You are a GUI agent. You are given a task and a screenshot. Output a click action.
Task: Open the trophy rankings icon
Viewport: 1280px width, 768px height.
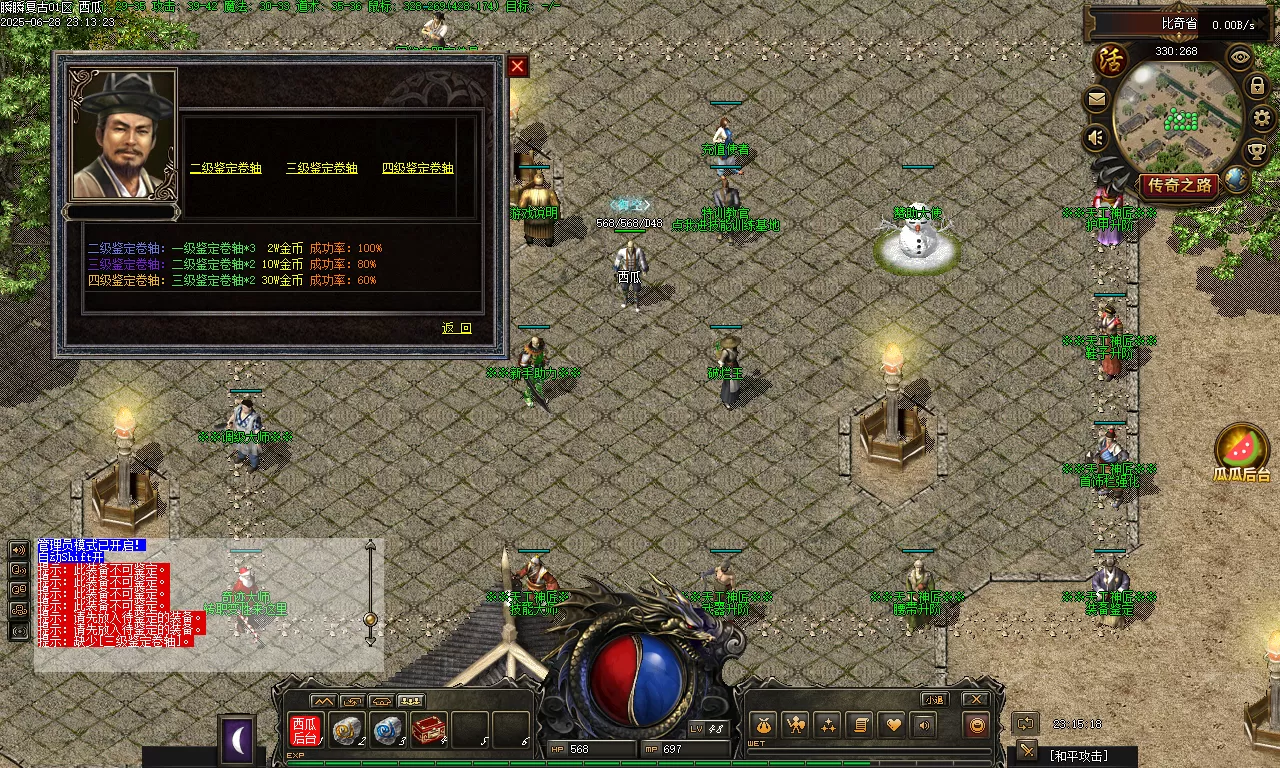[1256, 151]
